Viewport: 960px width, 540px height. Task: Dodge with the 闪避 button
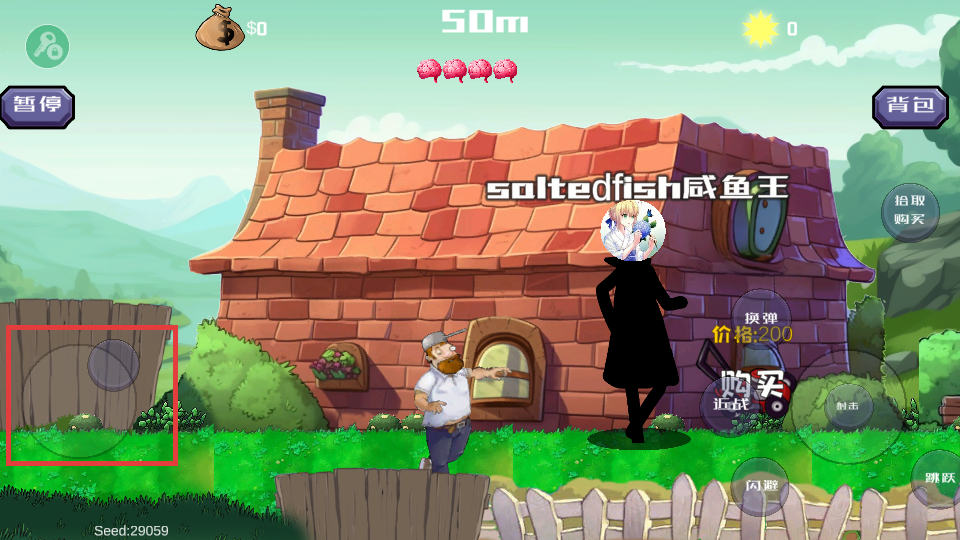pyautogui.click(x=760, y=486)
